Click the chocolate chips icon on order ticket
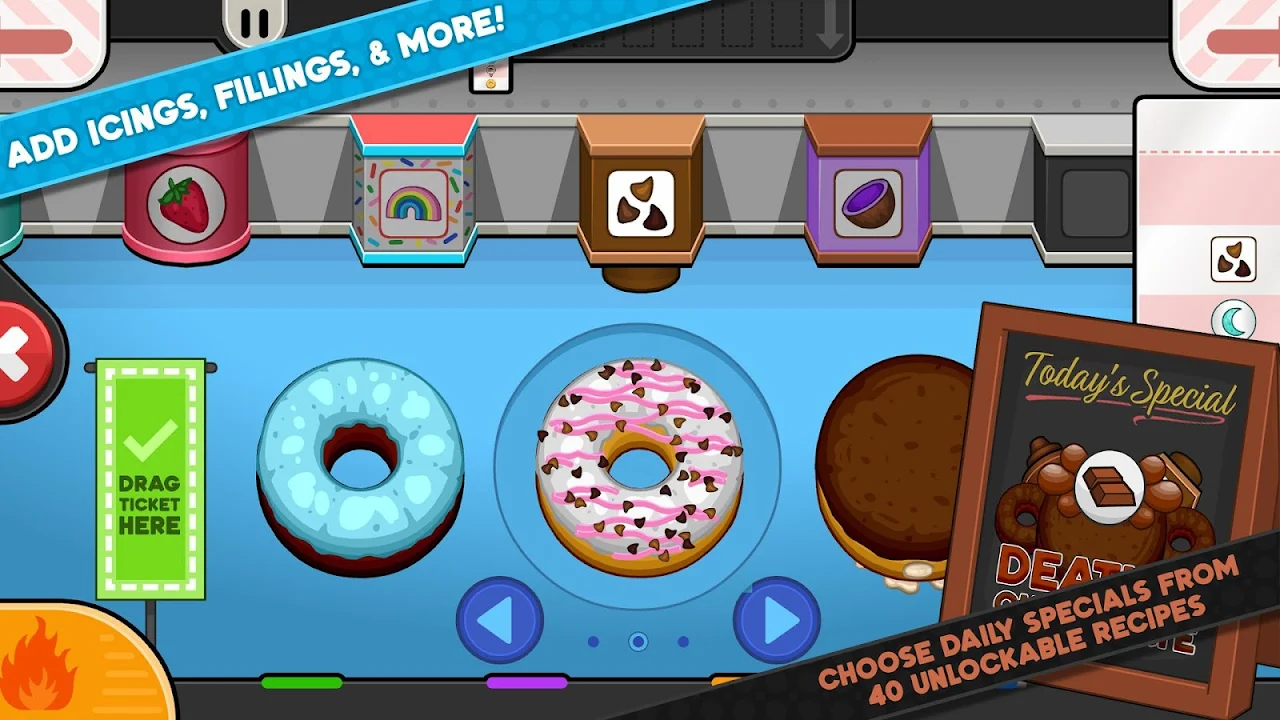1280x720 pixels. click(x=1233, y=259)
